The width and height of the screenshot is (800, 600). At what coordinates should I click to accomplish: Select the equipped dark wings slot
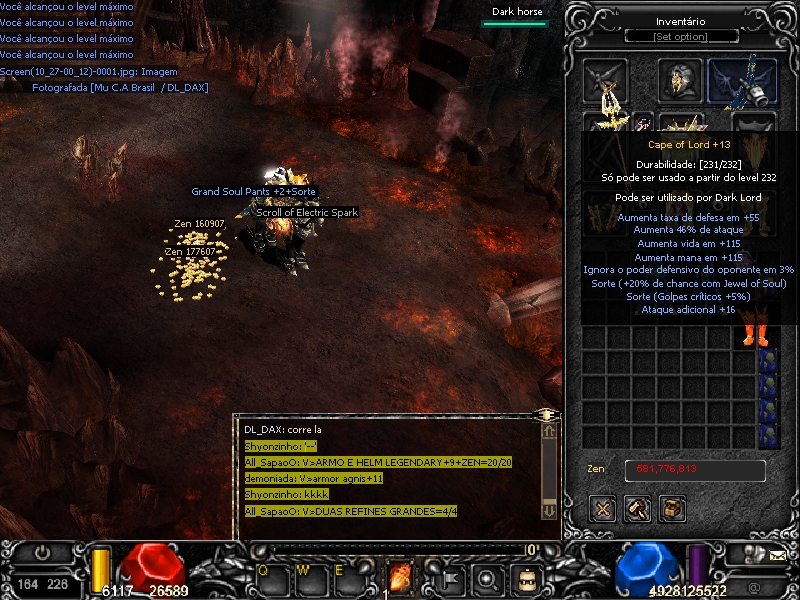(742, 82)
